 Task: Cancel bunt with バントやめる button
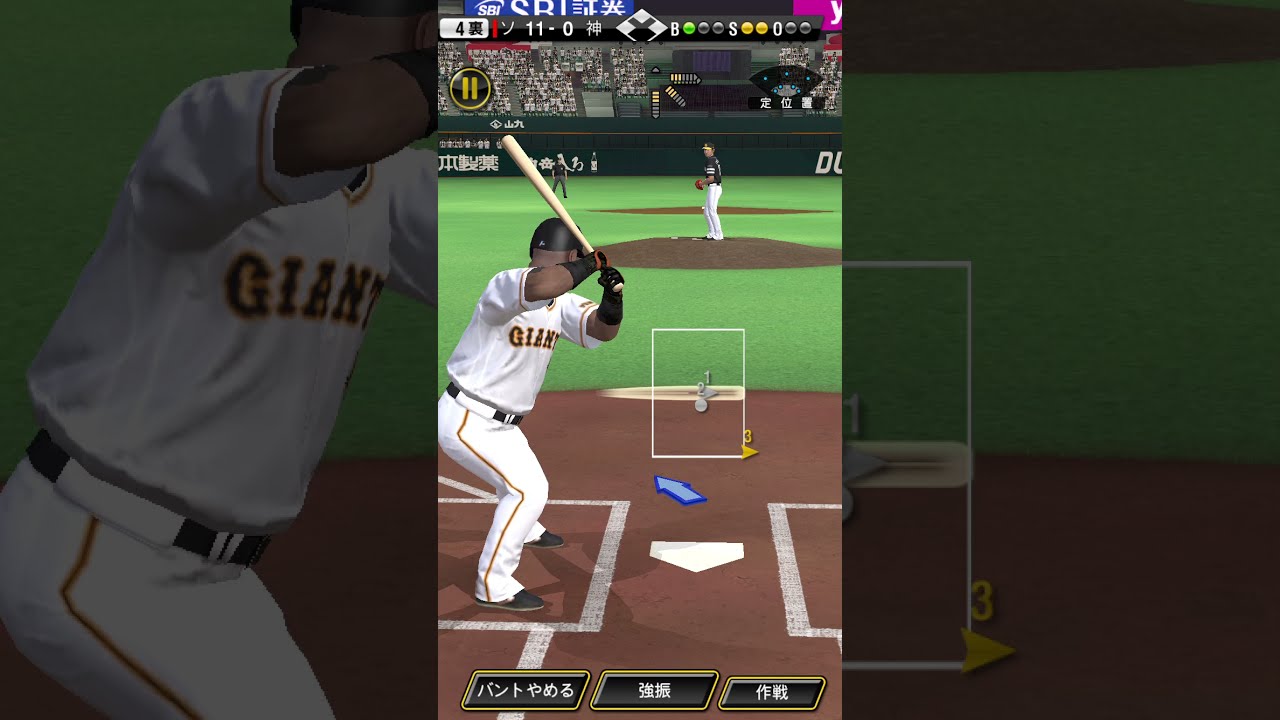pyautogui.click(x=525, y=690)
